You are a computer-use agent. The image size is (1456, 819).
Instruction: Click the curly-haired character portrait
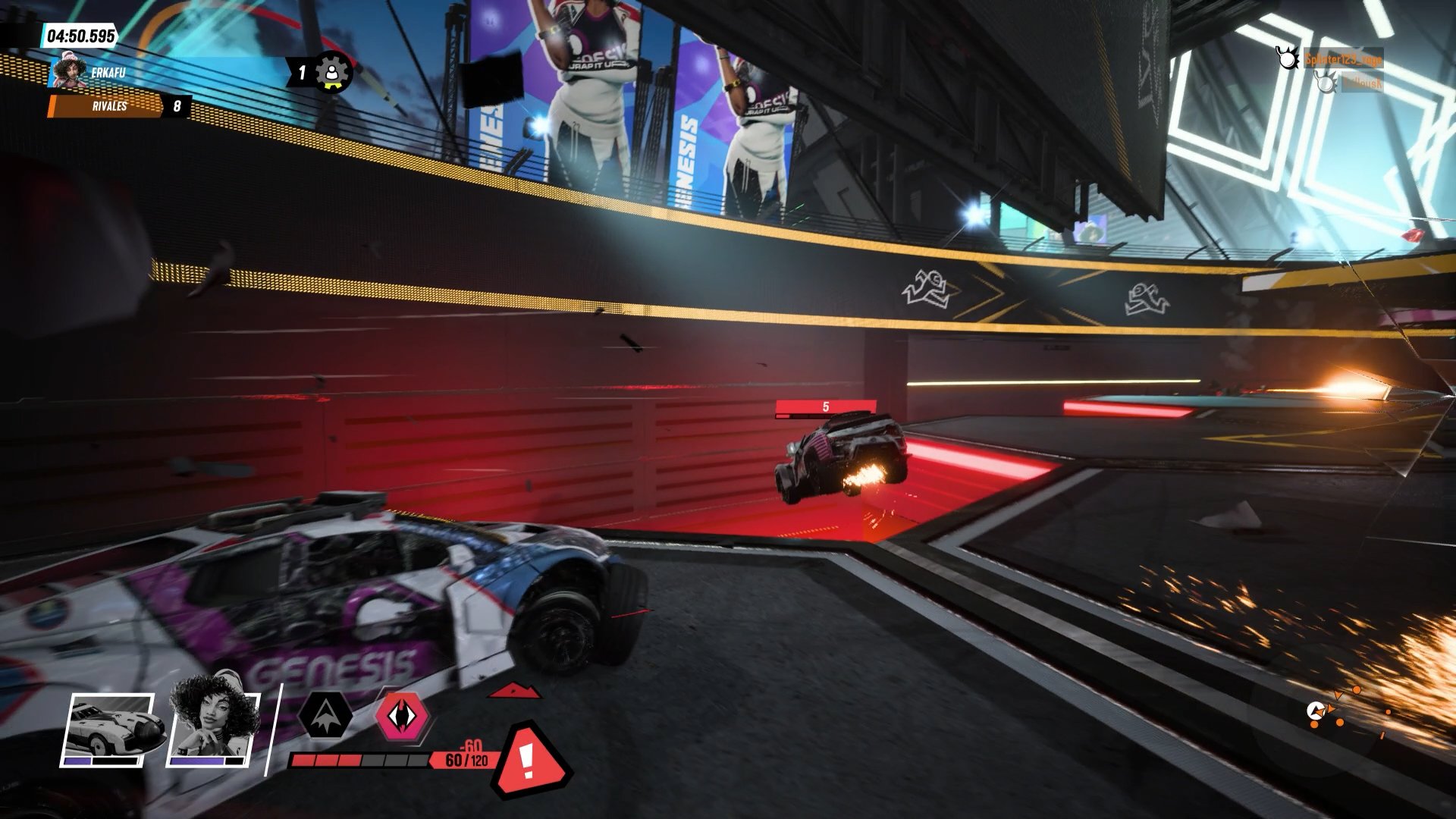click(213, 723)
